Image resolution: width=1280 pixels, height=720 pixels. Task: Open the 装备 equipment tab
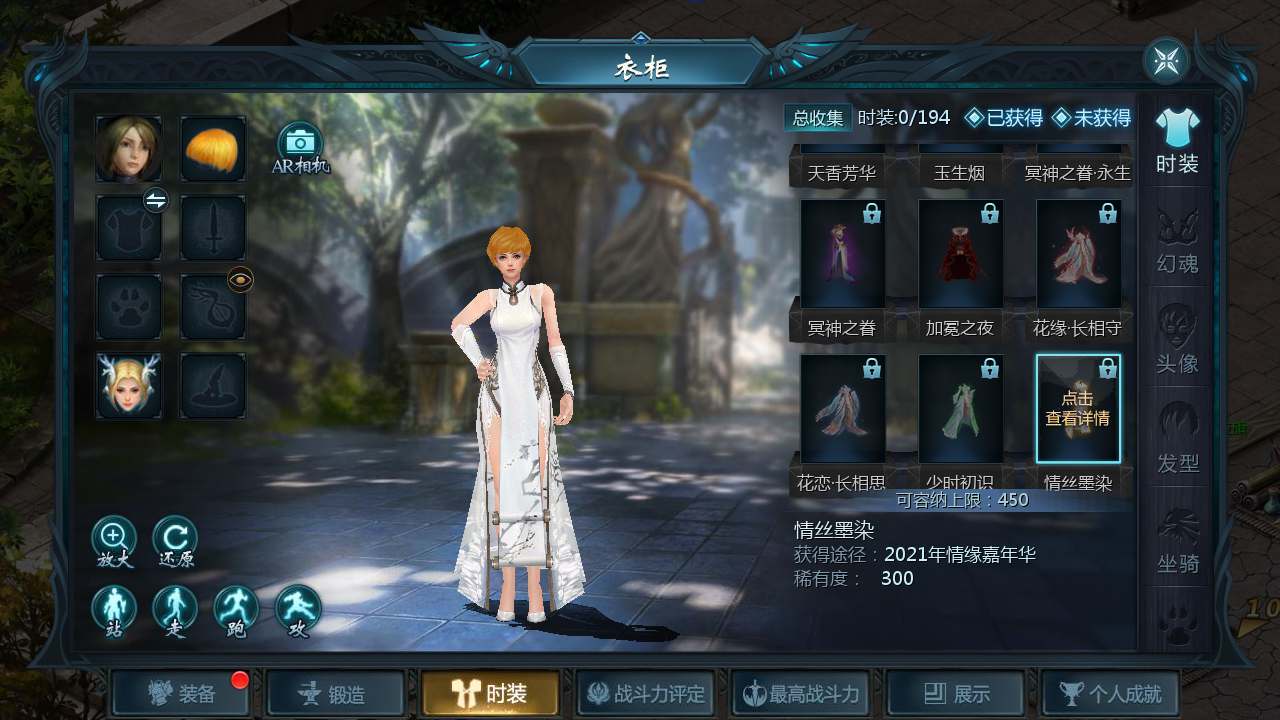pos(181,694)
